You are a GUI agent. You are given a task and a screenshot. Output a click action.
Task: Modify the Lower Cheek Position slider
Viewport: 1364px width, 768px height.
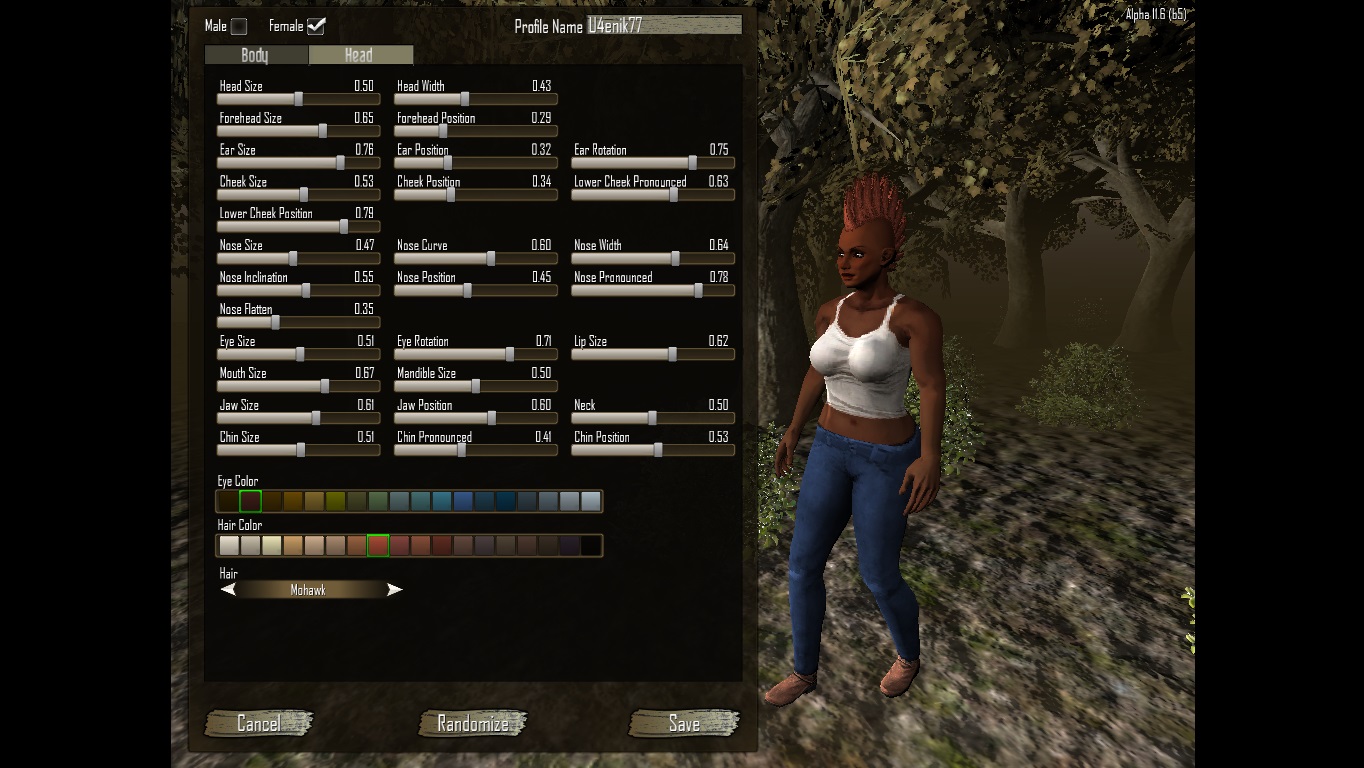(x=344, y=226)
